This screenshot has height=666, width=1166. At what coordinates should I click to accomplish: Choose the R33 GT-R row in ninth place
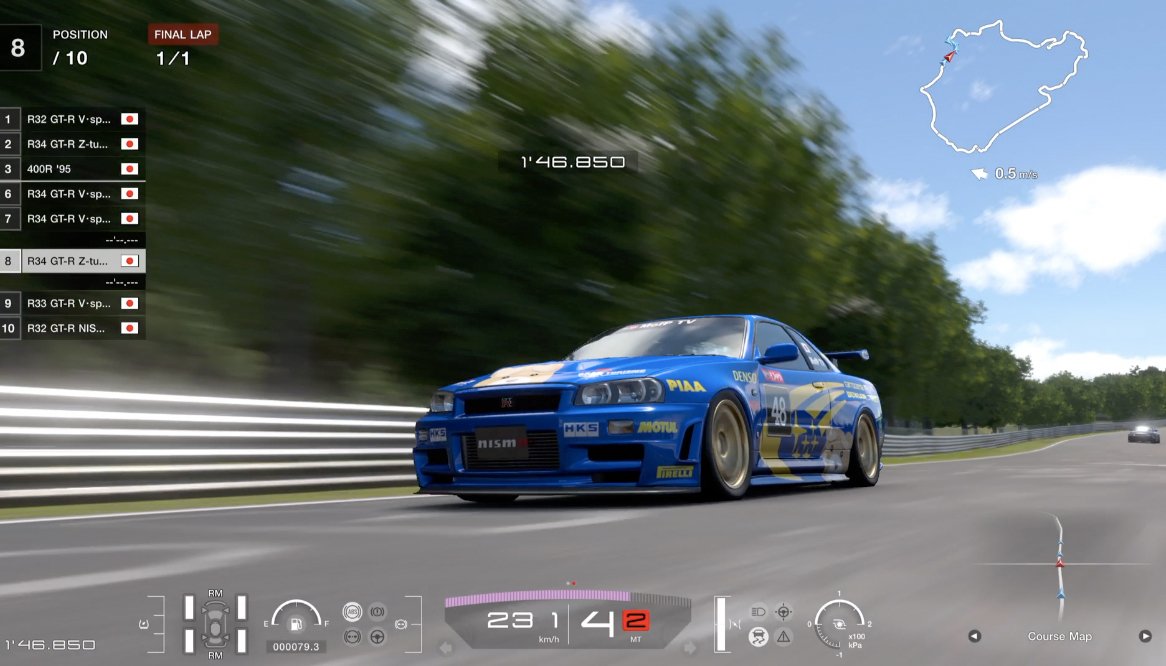[72, 303]
